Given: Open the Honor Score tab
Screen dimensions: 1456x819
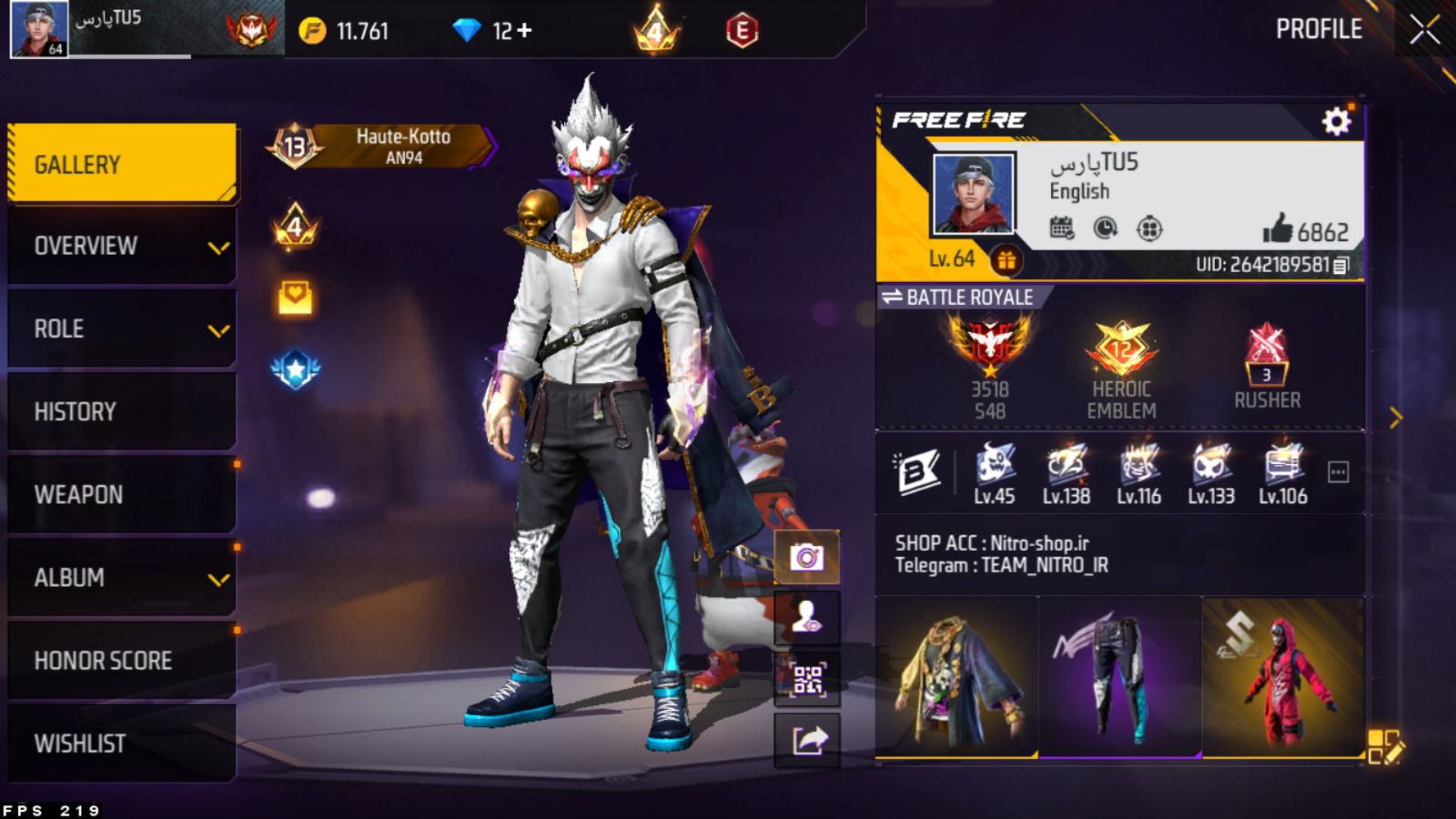Looking at the screenshot, I should click(x=121, y=660).
